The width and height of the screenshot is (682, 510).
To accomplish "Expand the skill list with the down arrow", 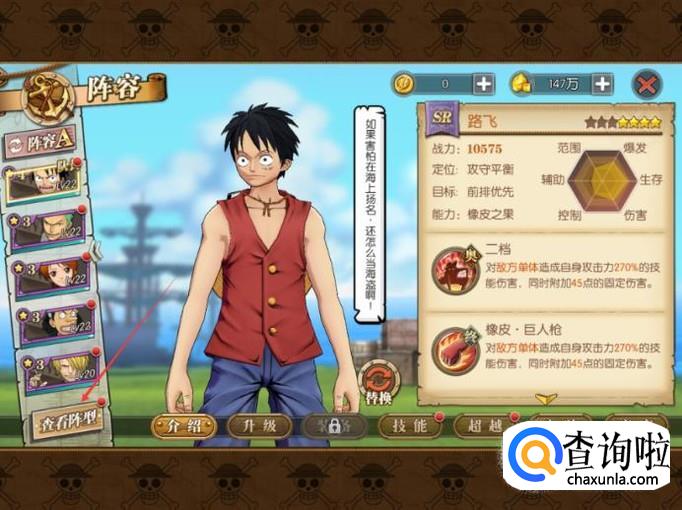I will [546, 398].
